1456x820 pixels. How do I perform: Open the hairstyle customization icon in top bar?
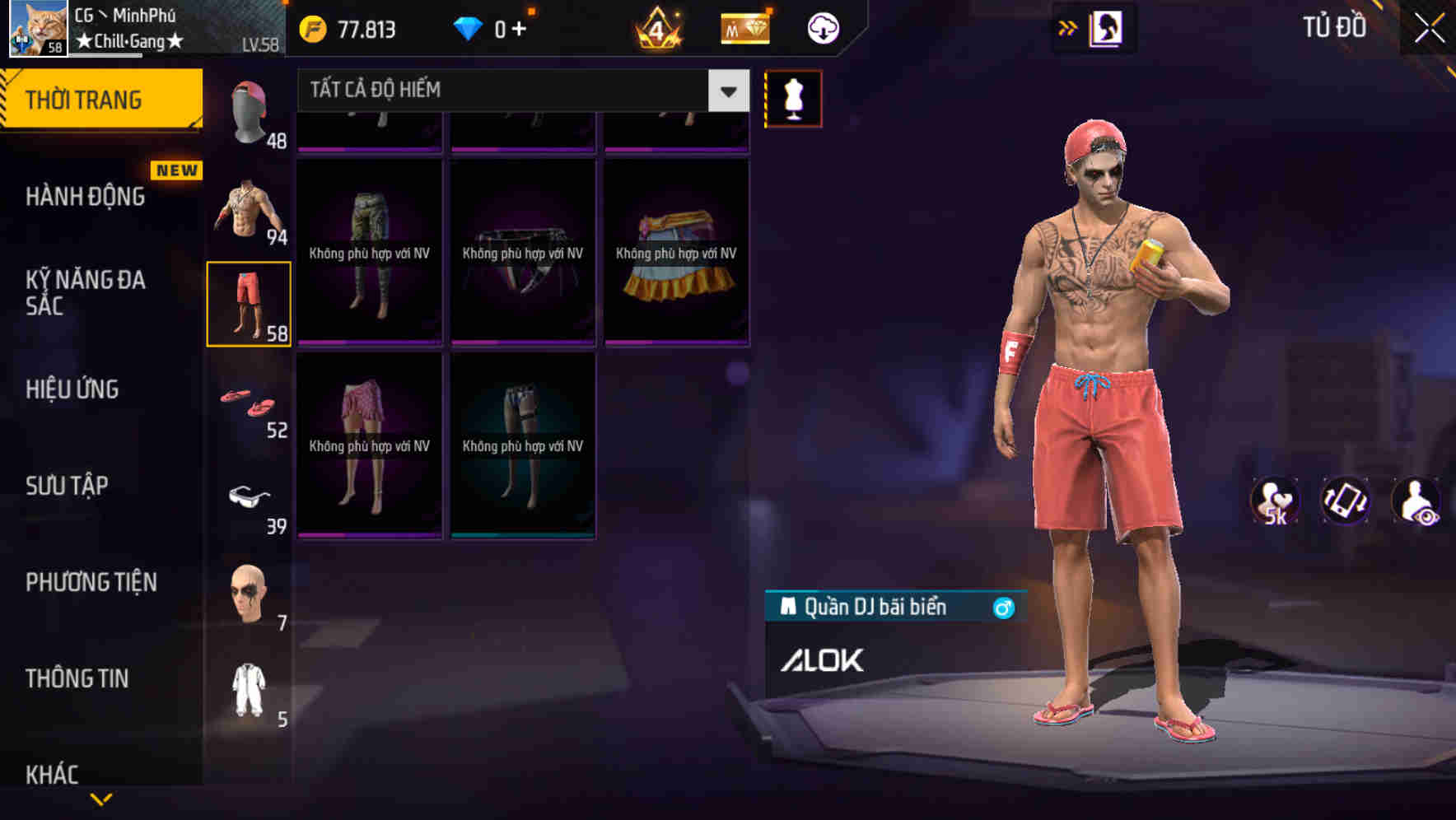click(x=1108, y=27)
